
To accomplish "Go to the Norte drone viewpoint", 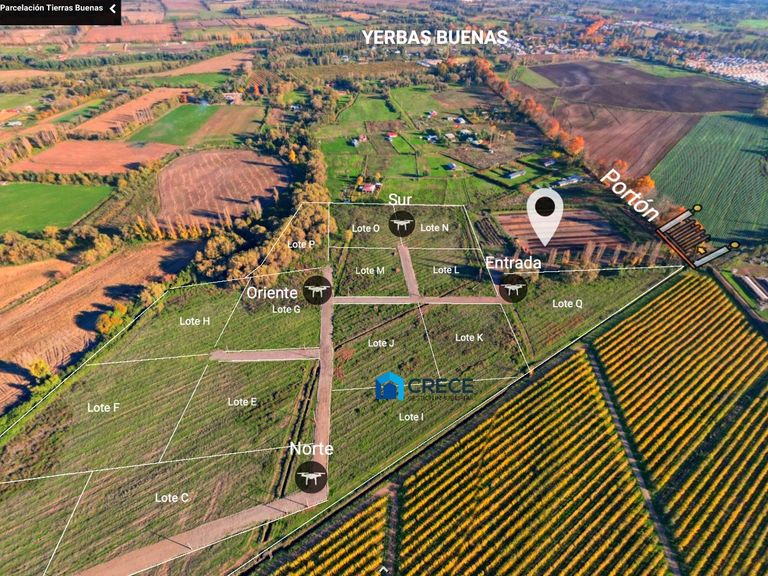I will [311, 476].
